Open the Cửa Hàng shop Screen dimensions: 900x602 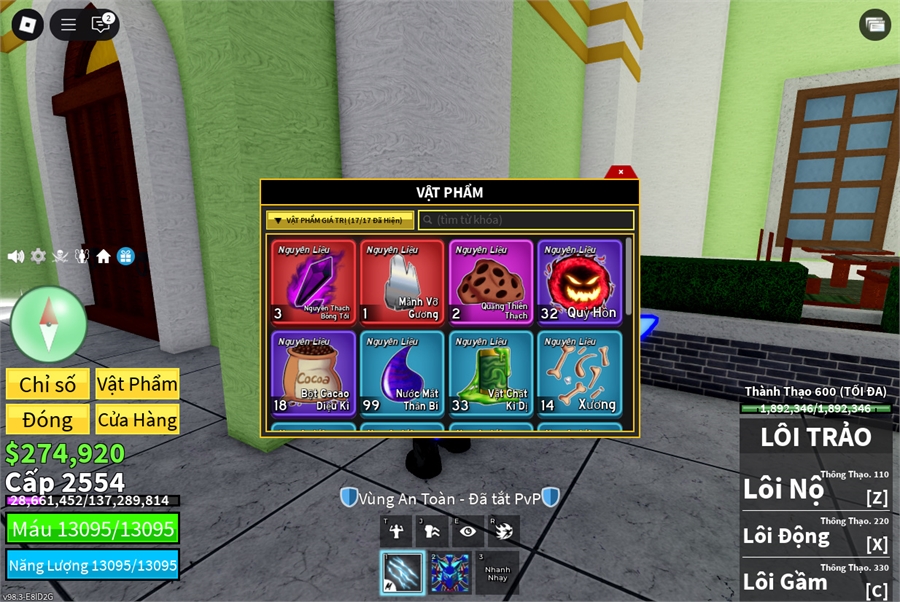tap(137, 420)
